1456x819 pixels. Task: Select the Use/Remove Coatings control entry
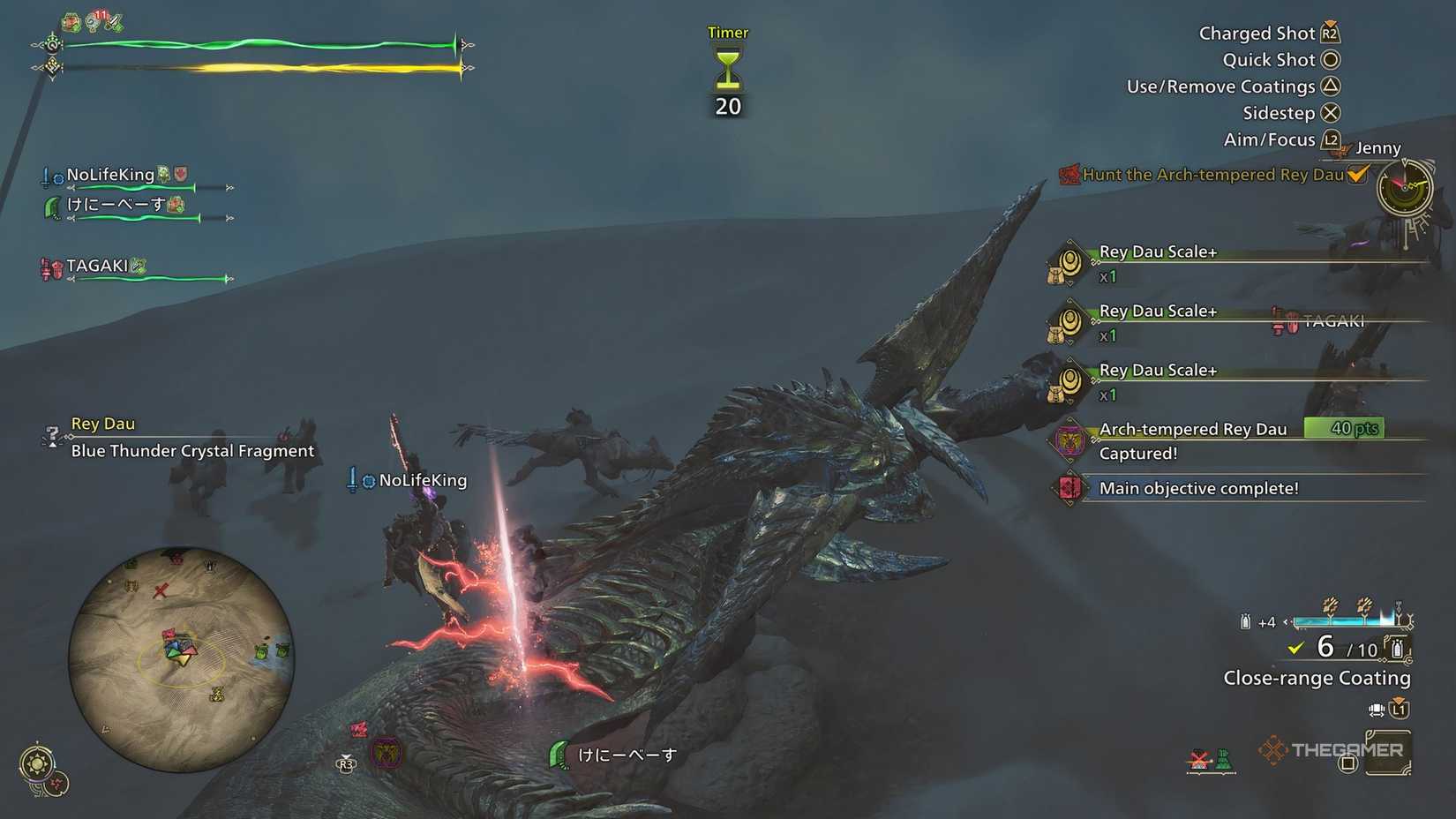click(1331, 86)
